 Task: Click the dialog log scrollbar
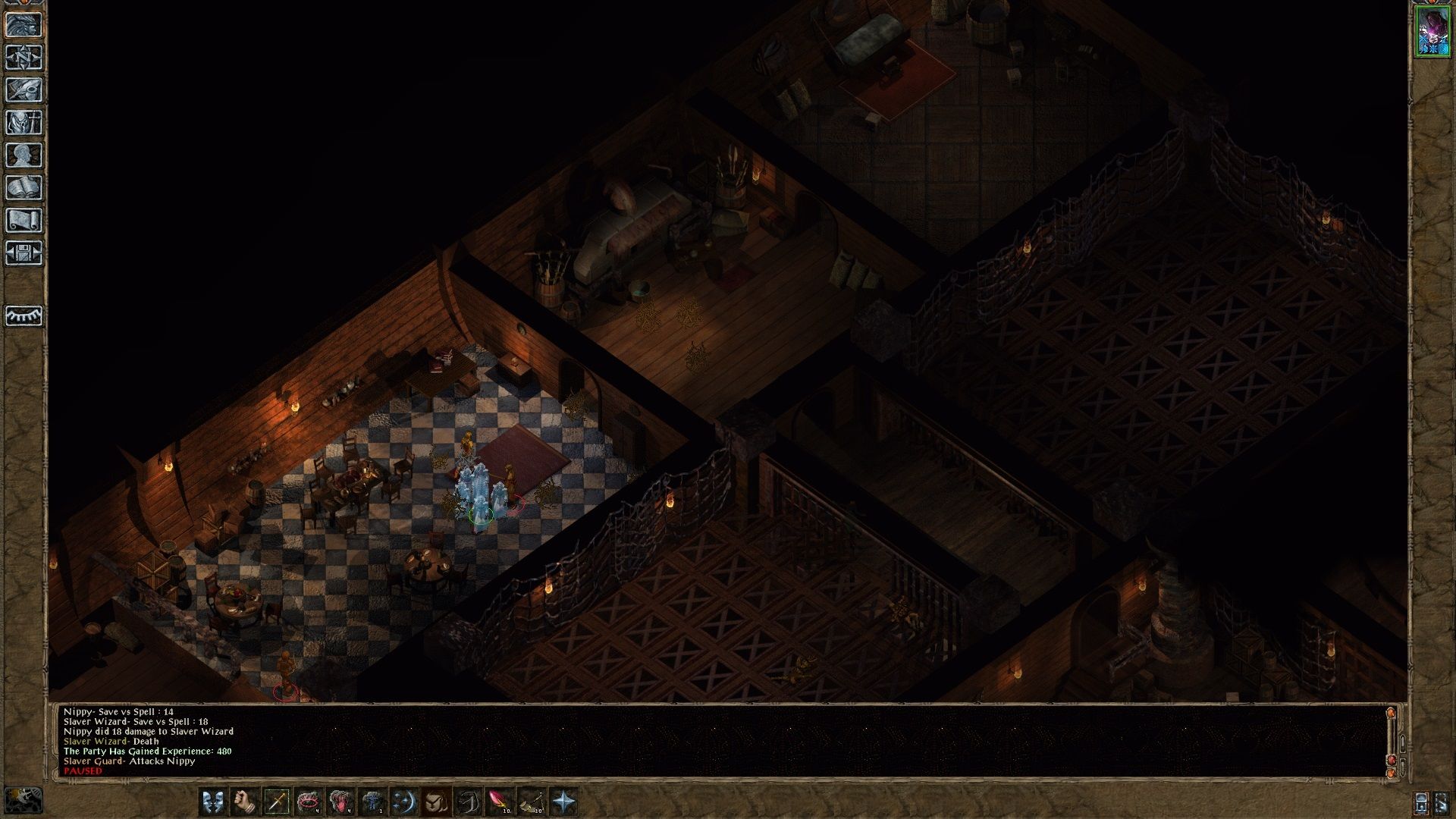[1391, 739]
